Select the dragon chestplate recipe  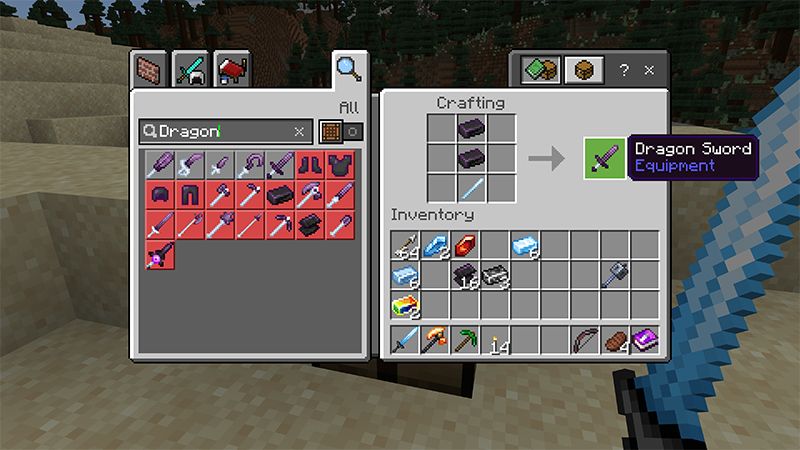(340, 164)
